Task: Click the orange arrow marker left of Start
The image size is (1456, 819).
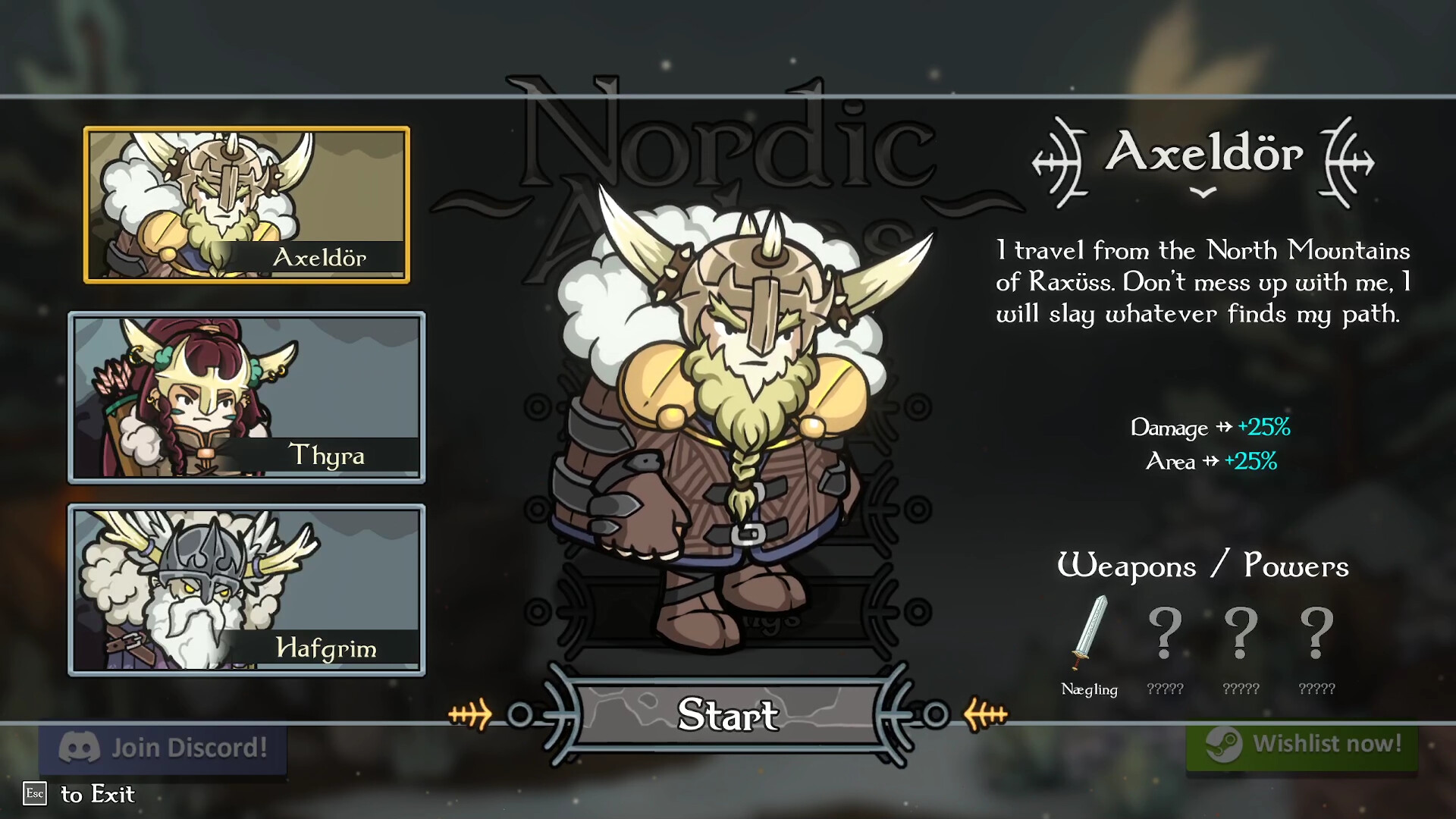Action: (x=468, y=714)
